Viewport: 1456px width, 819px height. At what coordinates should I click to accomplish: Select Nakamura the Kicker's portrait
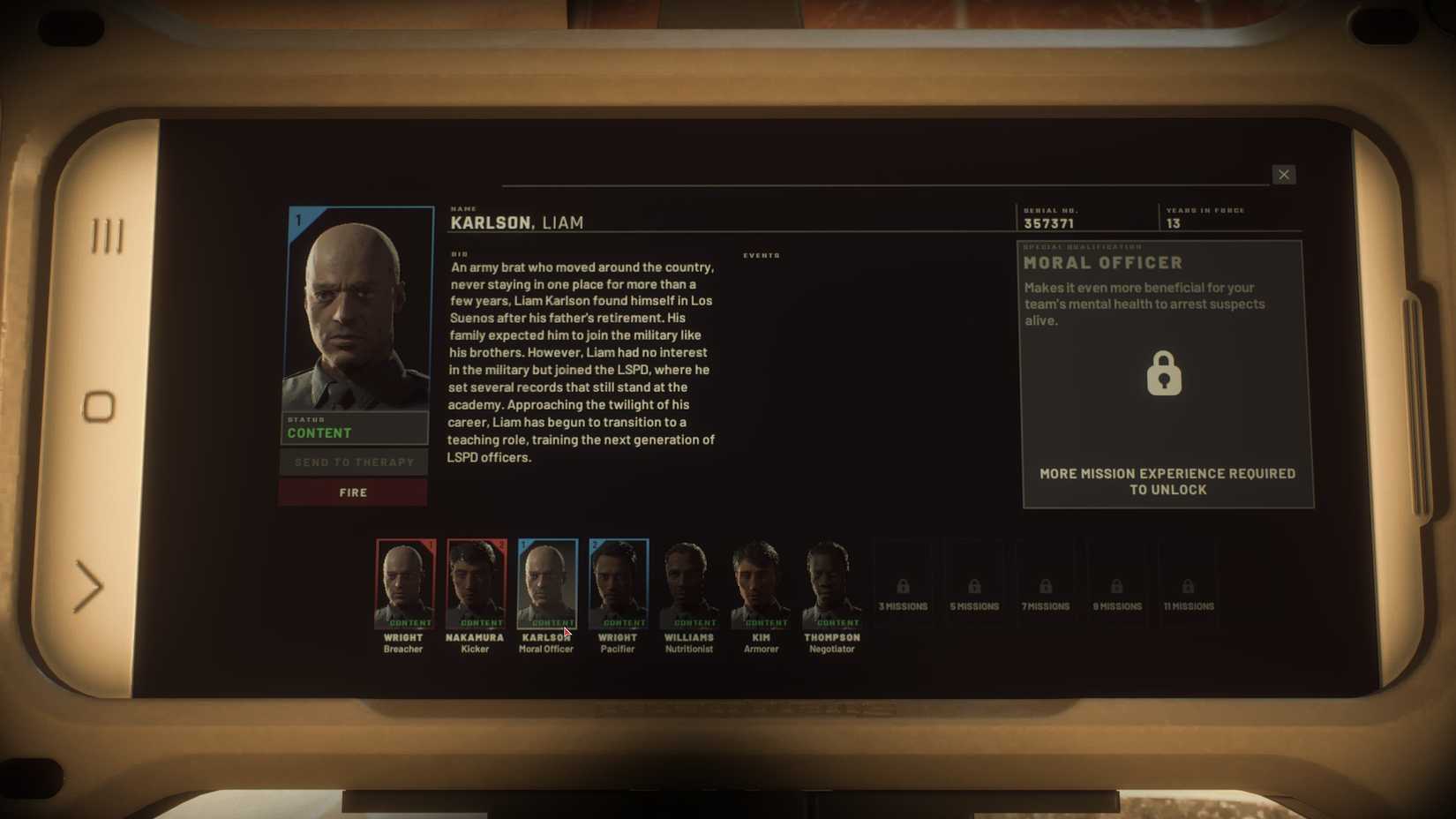tap(477, 581)
